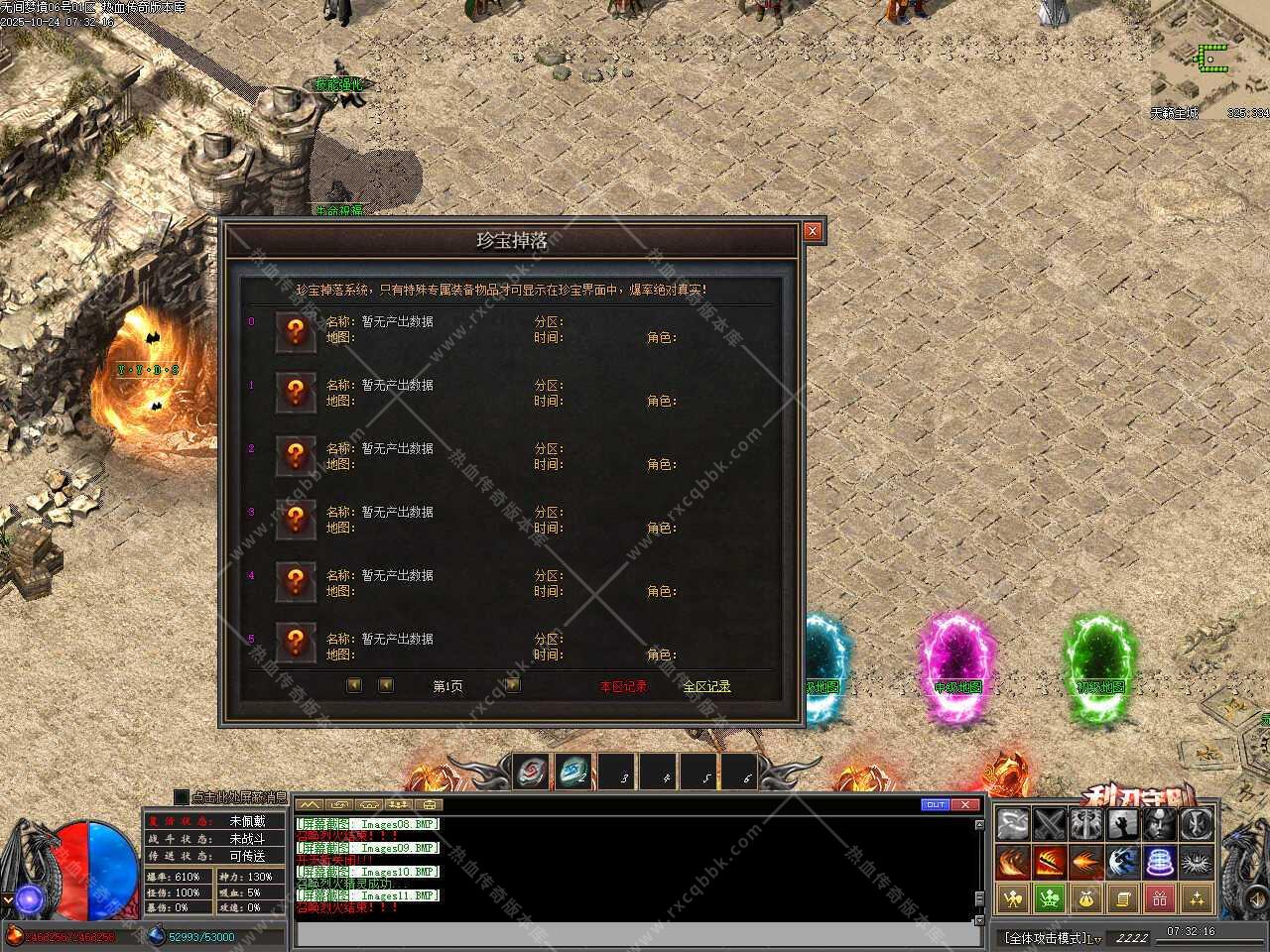Select the green figure icon
The width and height of the screenshot is (1270, 952).
1050,898
